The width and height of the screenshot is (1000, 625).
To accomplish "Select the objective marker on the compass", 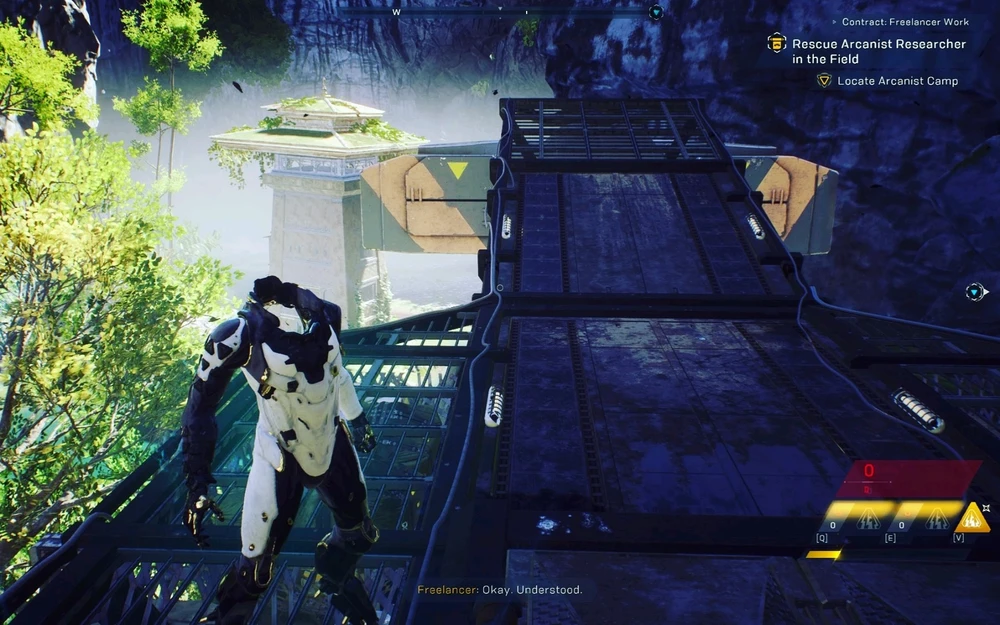I will pyautogui.click(x=656, y=12).
